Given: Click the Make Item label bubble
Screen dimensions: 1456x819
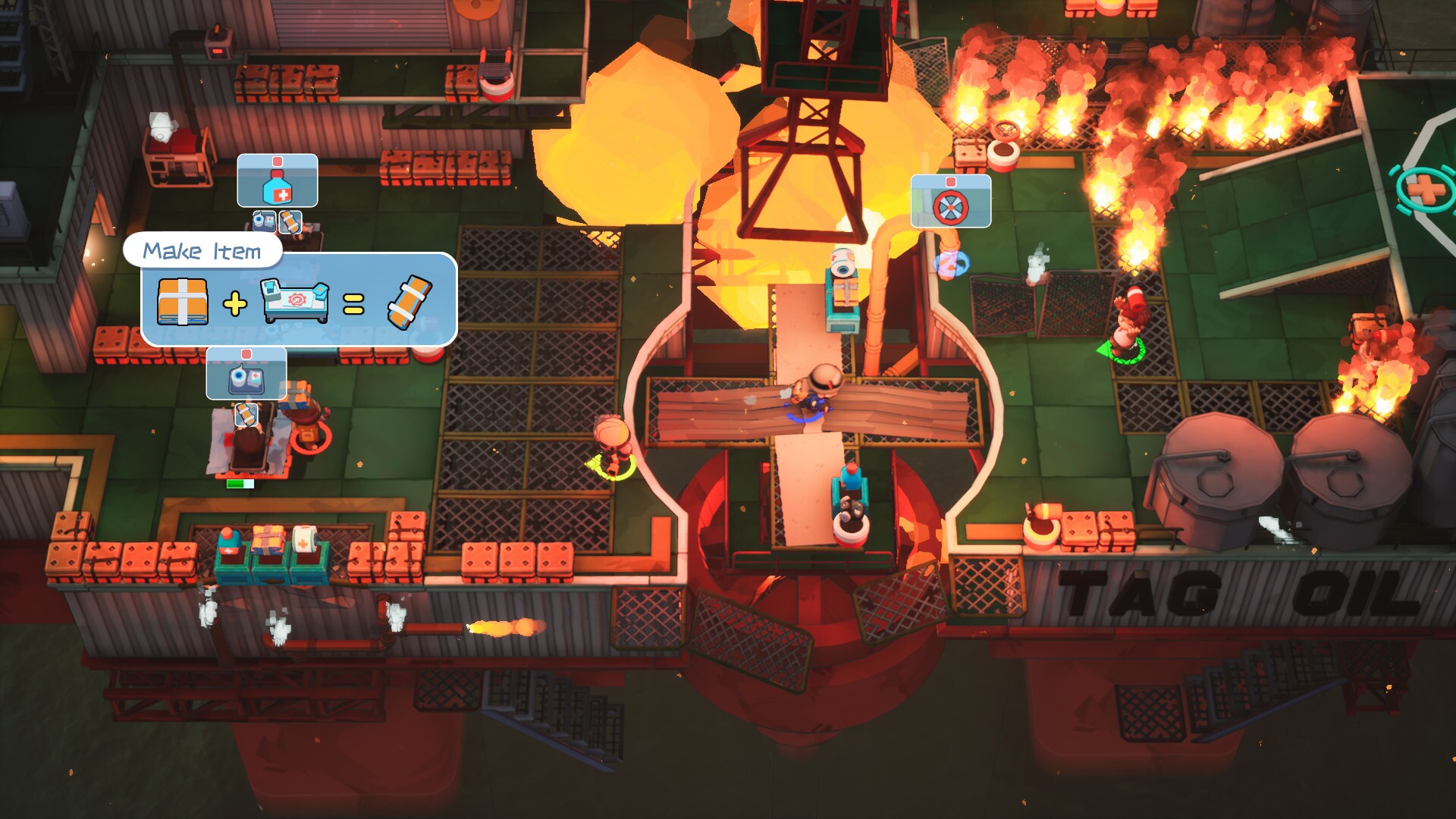Looking at the screenshot, I should click(x=203, y=250).
